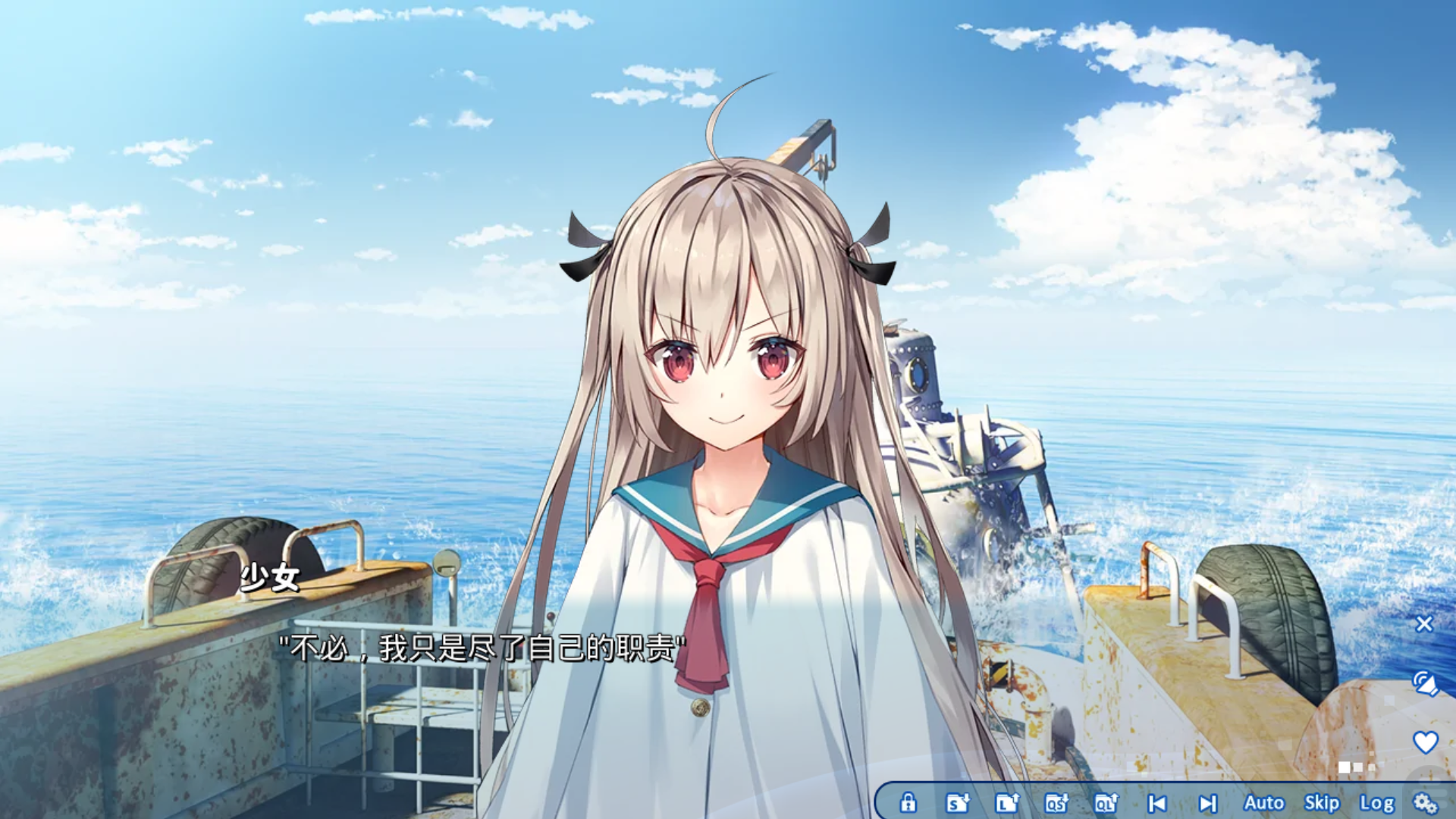This screenshot has width=1456, height=819.
Task: Enable Auto mode
Action: [x=1263, y=802]
